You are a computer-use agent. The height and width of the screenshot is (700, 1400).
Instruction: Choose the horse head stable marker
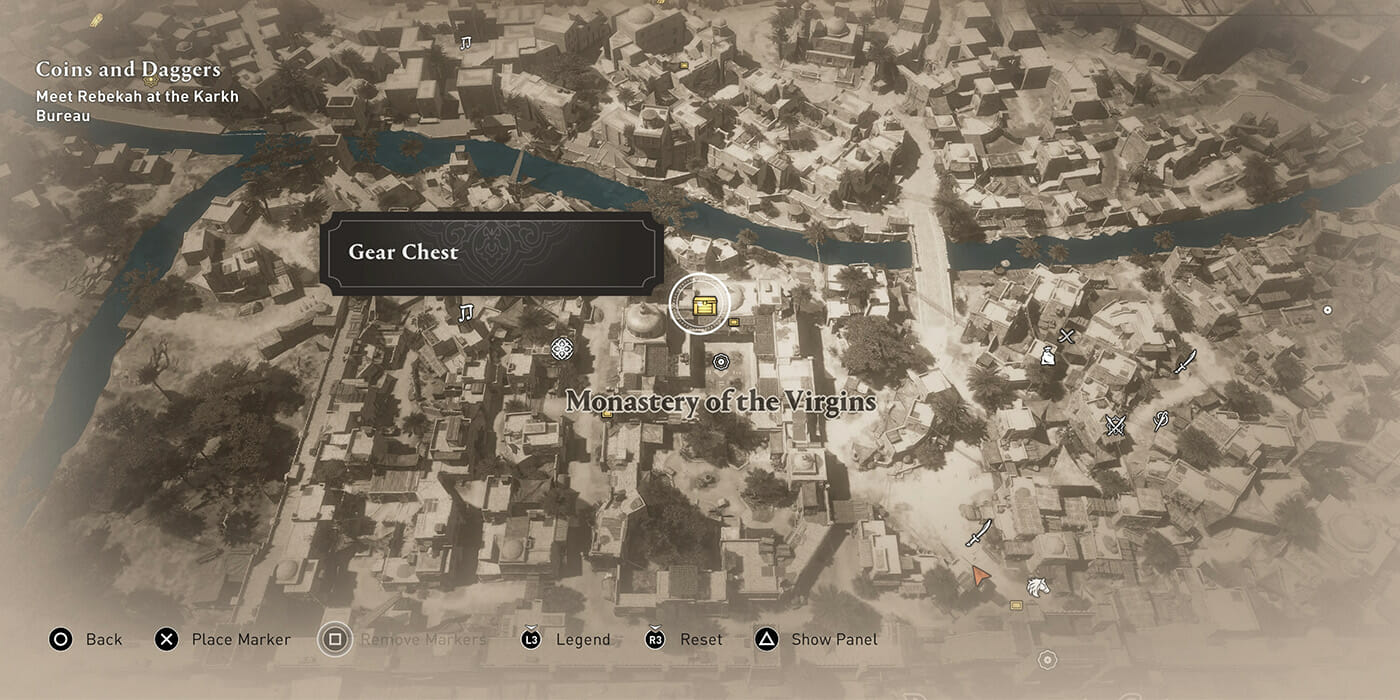point(1038,586)
